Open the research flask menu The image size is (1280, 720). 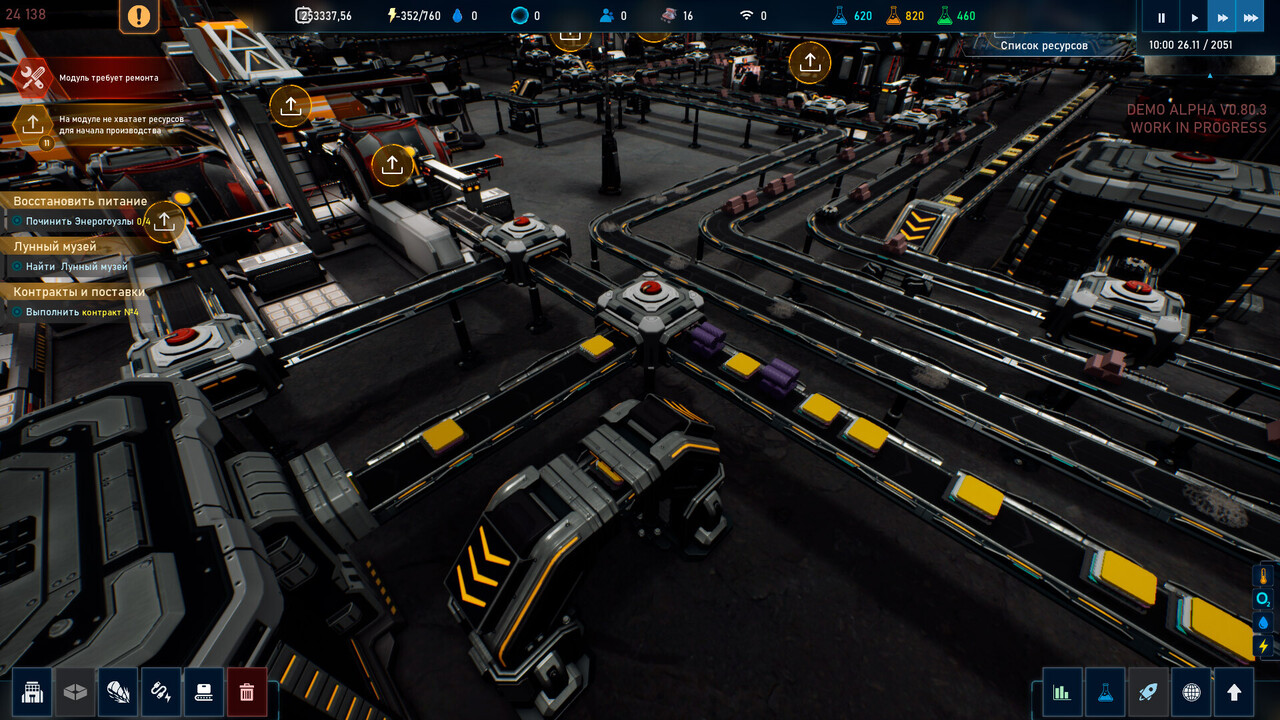click(1105, 692)
